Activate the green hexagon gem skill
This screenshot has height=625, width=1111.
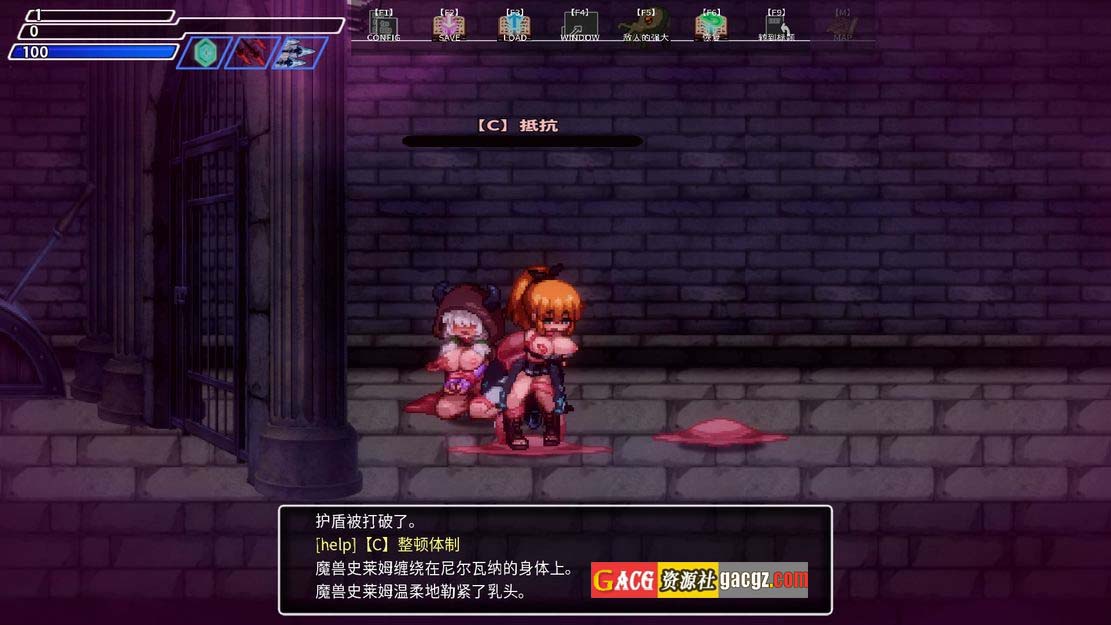pos(205,52)
